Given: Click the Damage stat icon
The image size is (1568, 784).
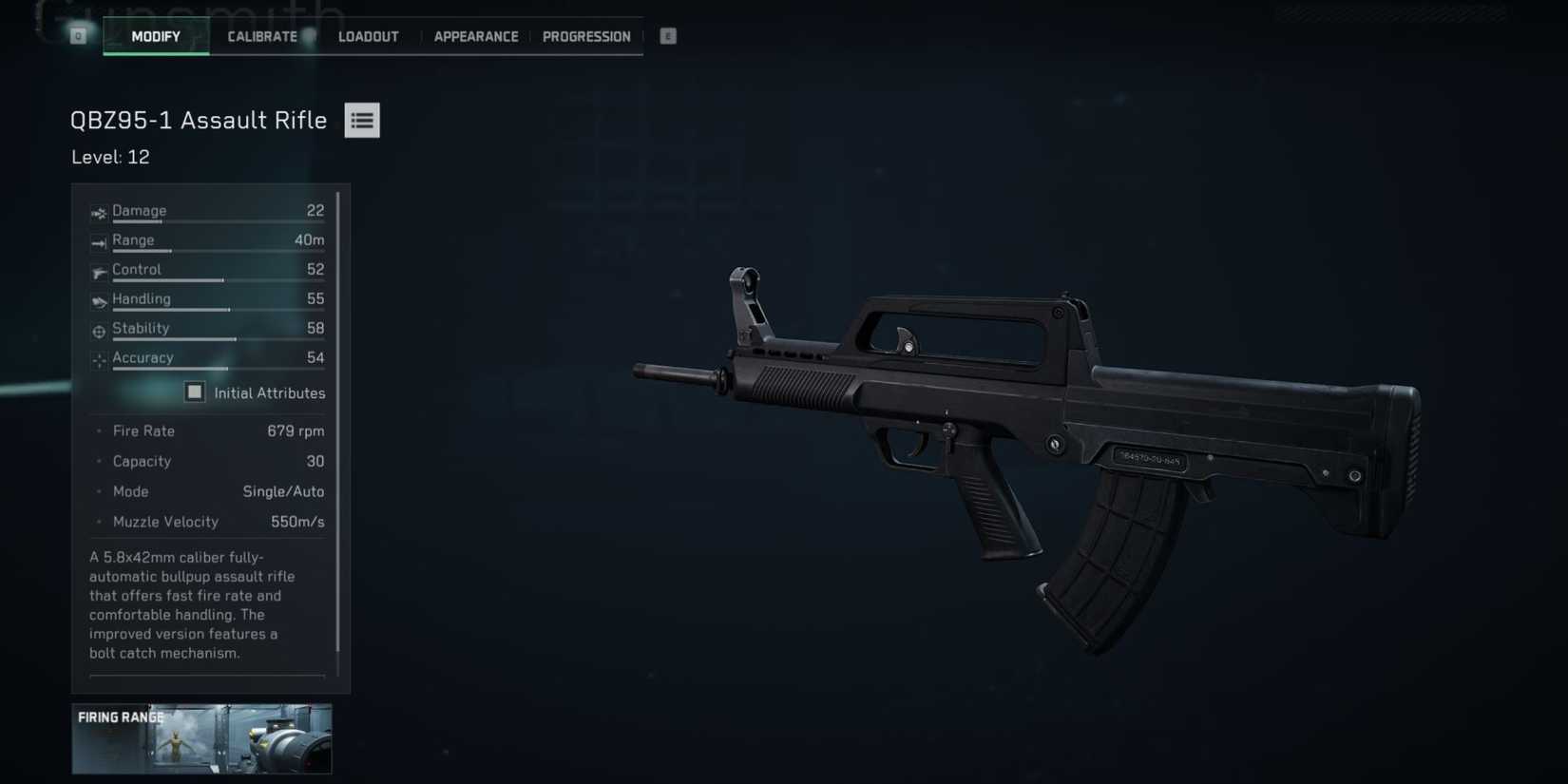Looking at the screenshot, I should (98, 212).
